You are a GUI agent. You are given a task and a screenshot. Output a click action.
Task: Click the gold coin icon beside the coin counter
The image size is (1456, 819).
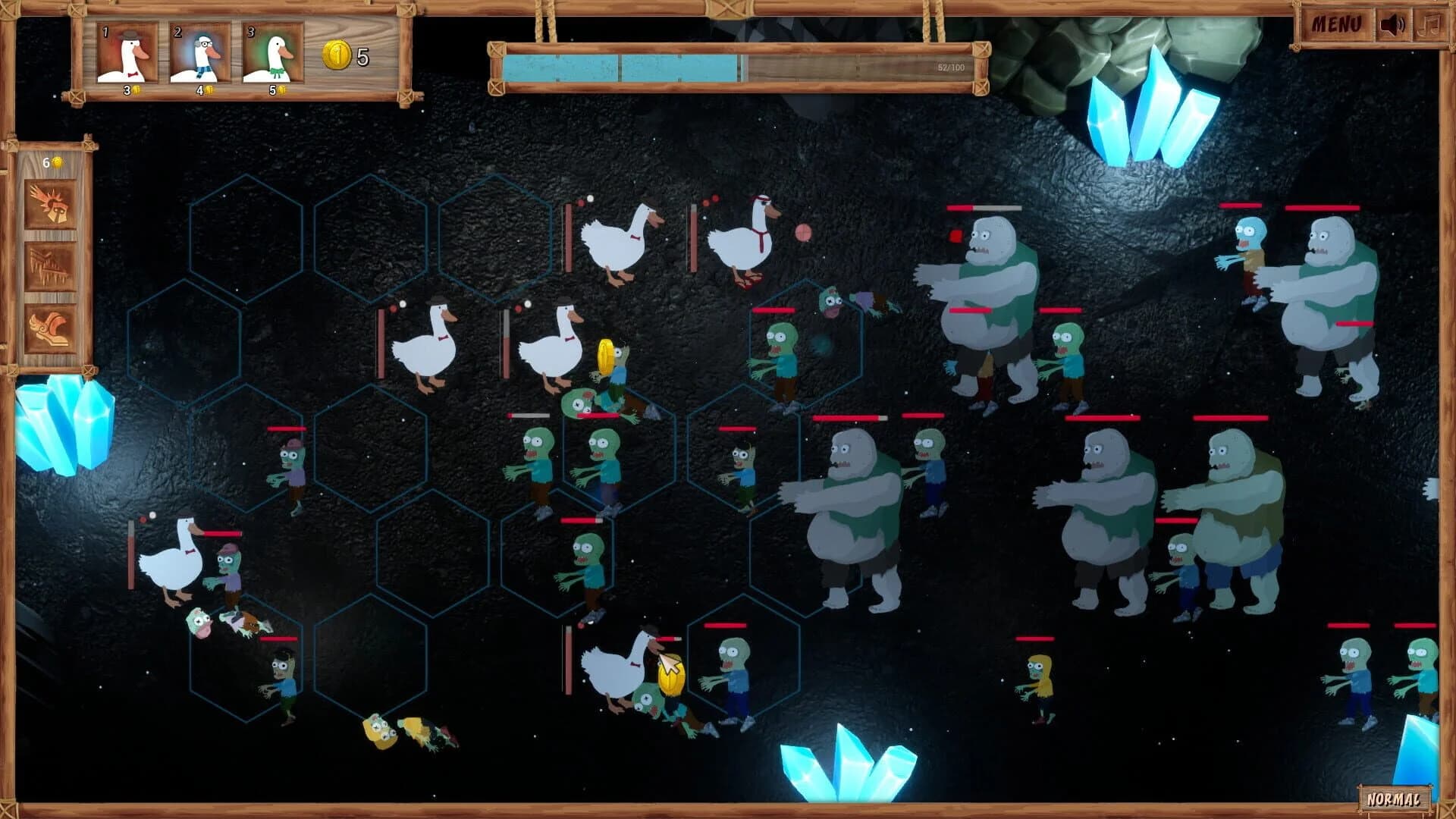point(336,55)
